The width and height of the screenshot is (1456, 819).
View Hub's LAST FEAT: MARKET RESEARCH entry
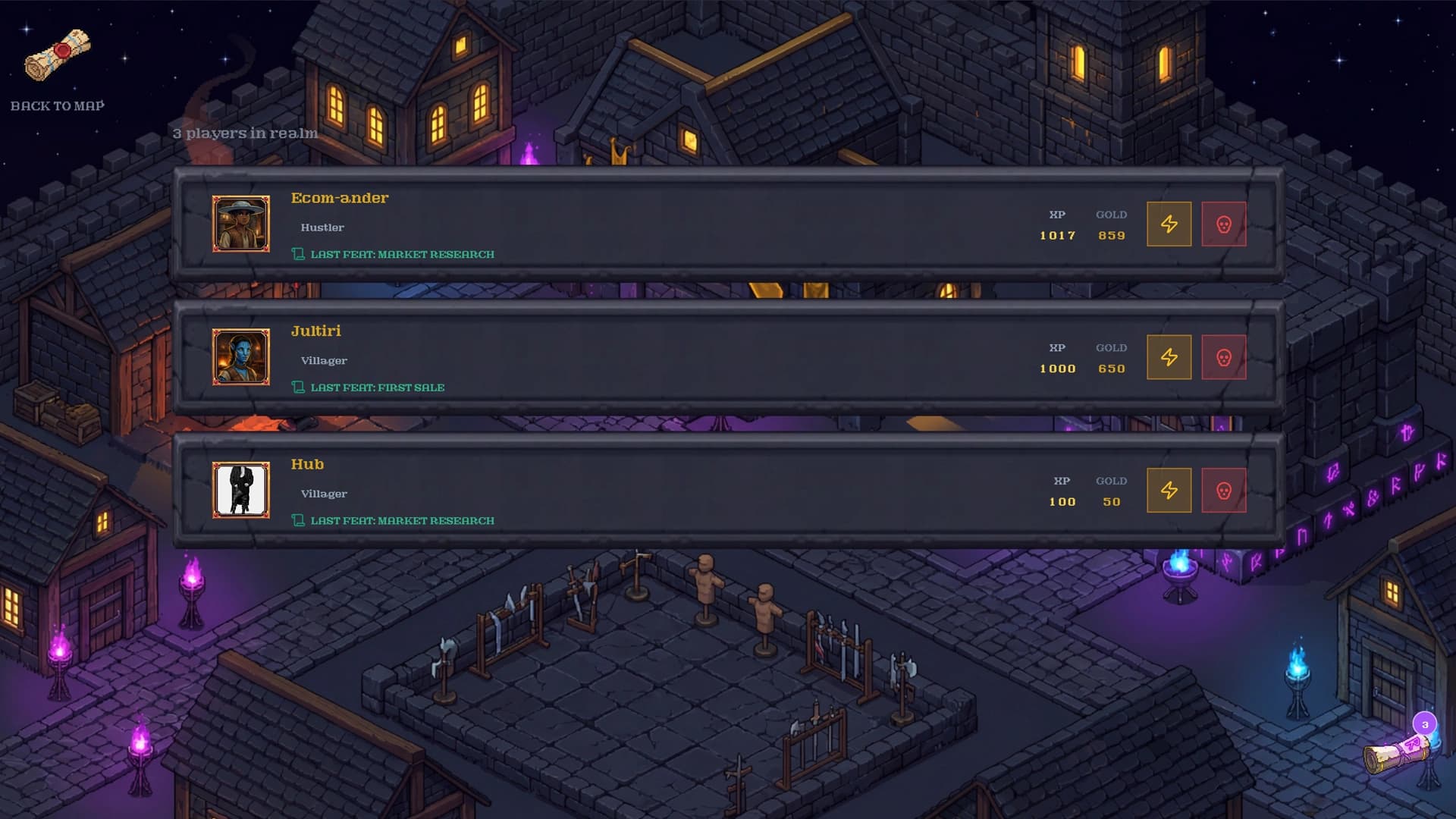[402, 520]
